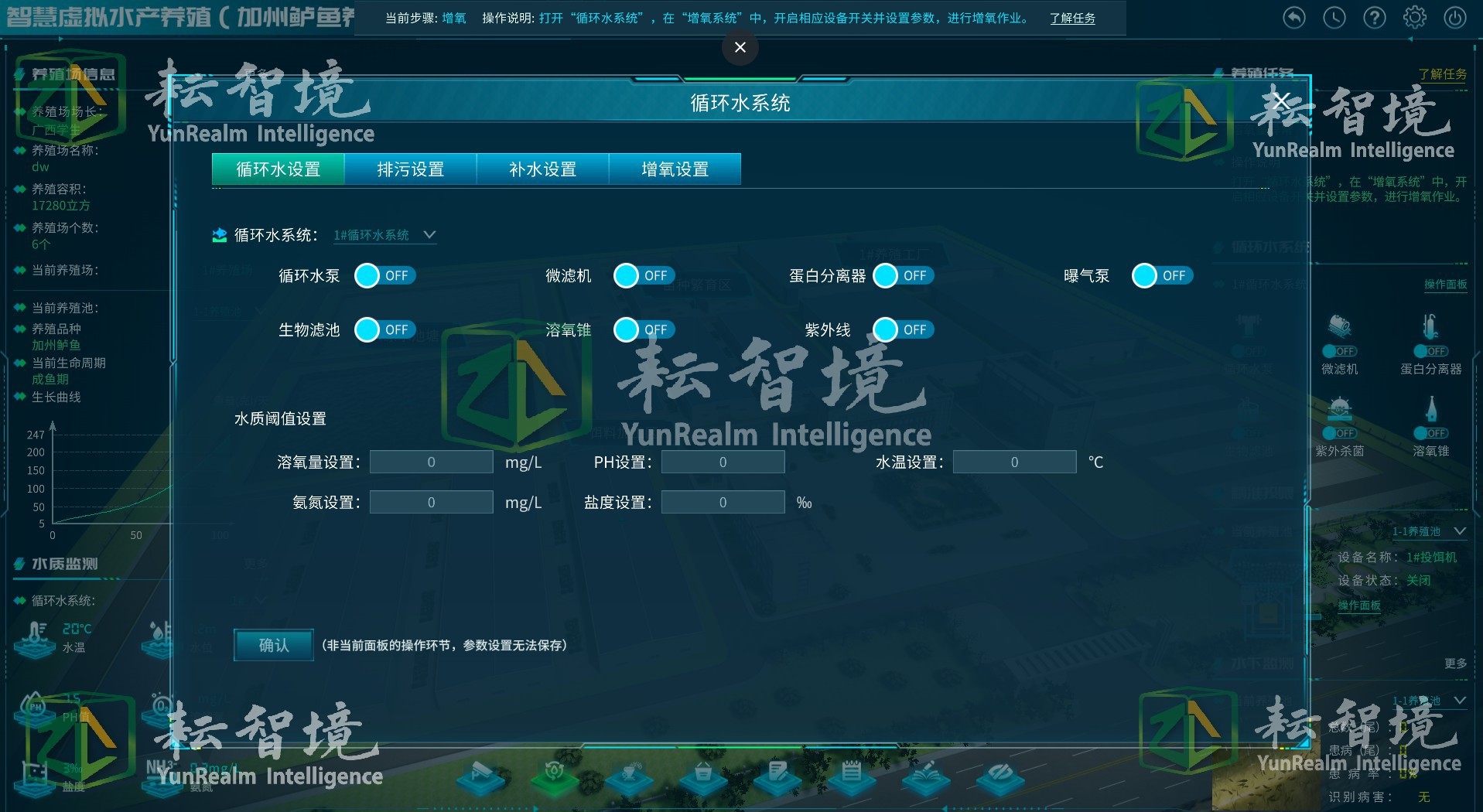Open the report editing icon in bottom toolbar
The width and height of the screenshot is (1483, 812).
coord(777,780)
